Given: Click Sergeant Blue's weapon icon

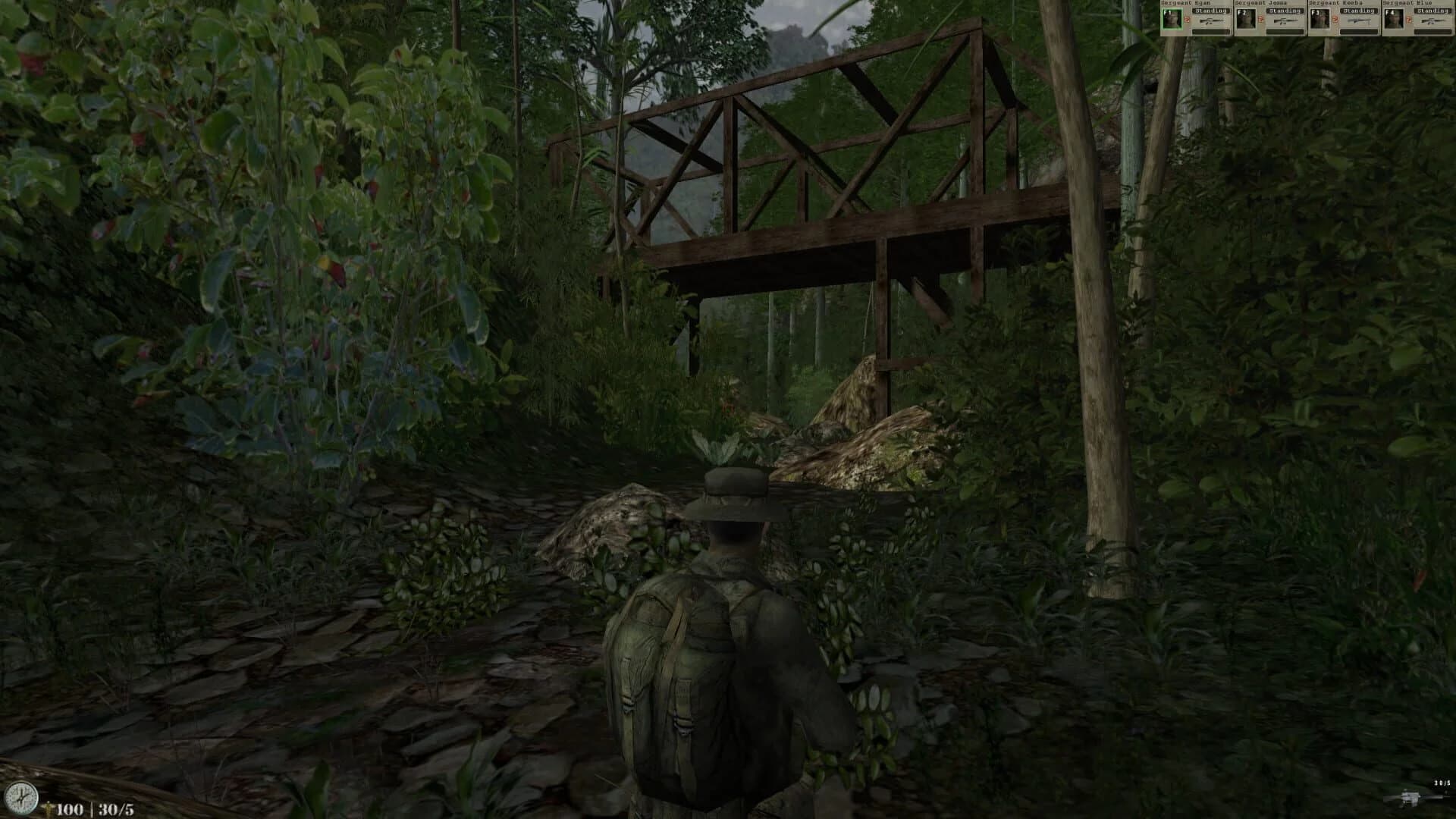Looking at the screenshot, I should tap(1433, 21).
